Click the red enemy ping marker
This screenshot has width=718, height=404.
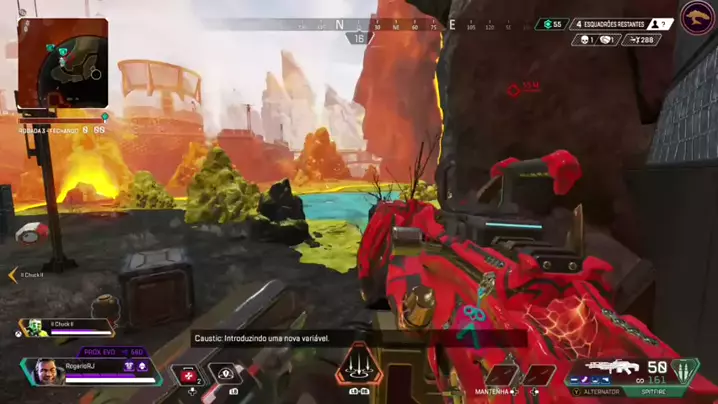pos(514,90)
